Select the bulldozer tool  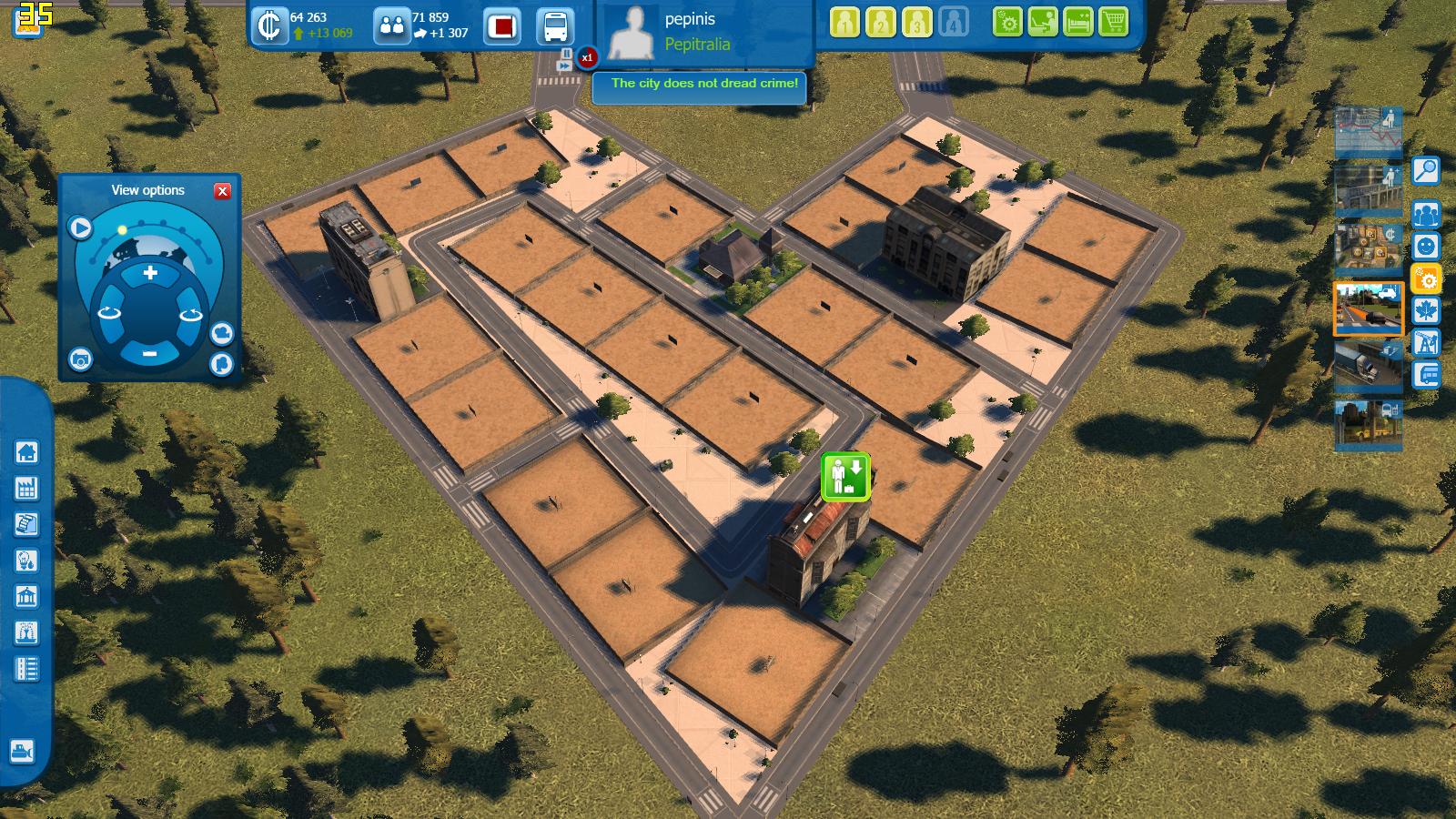tap(22, 752)
